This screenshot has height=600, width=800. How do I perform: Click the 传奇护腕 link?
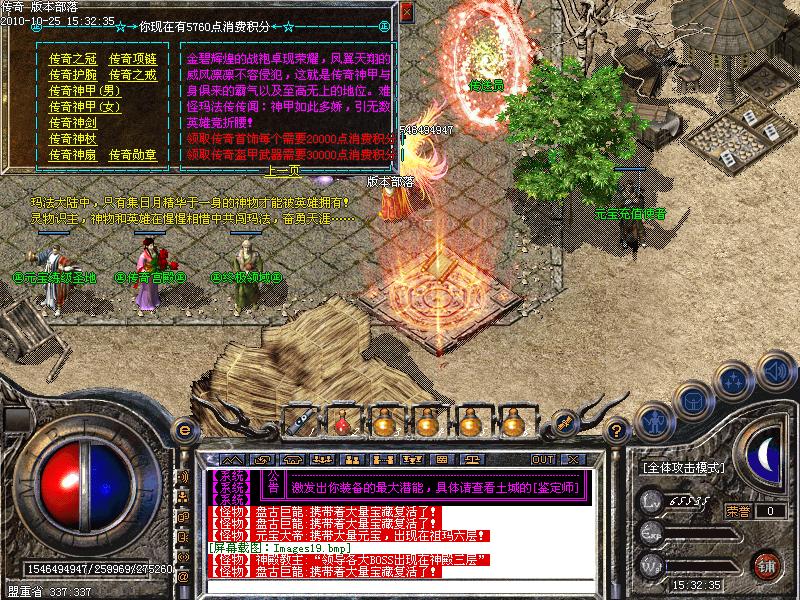[69, 75]
